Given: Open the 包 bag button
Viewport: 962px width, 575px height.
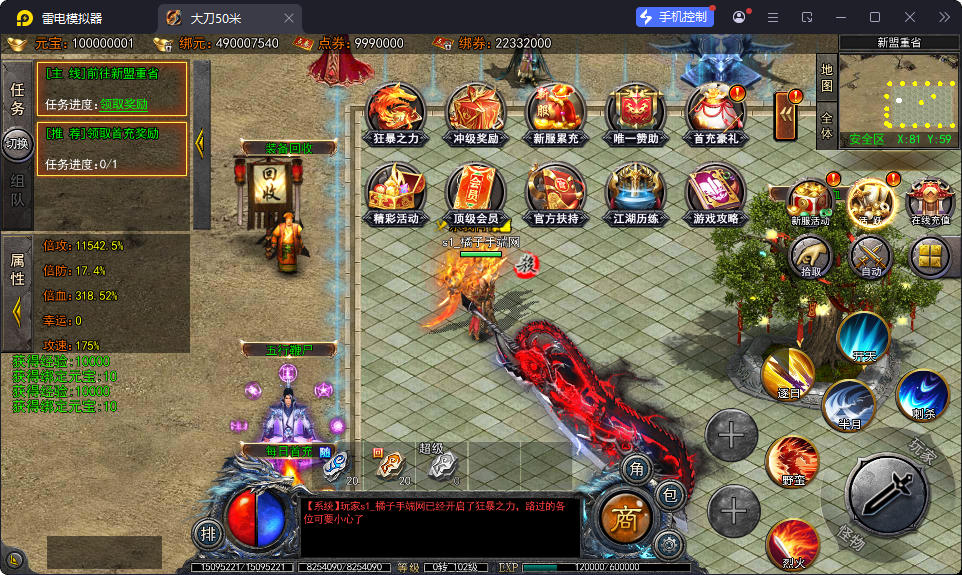Looking at the screenshot, I should click(x=670, y=494).
